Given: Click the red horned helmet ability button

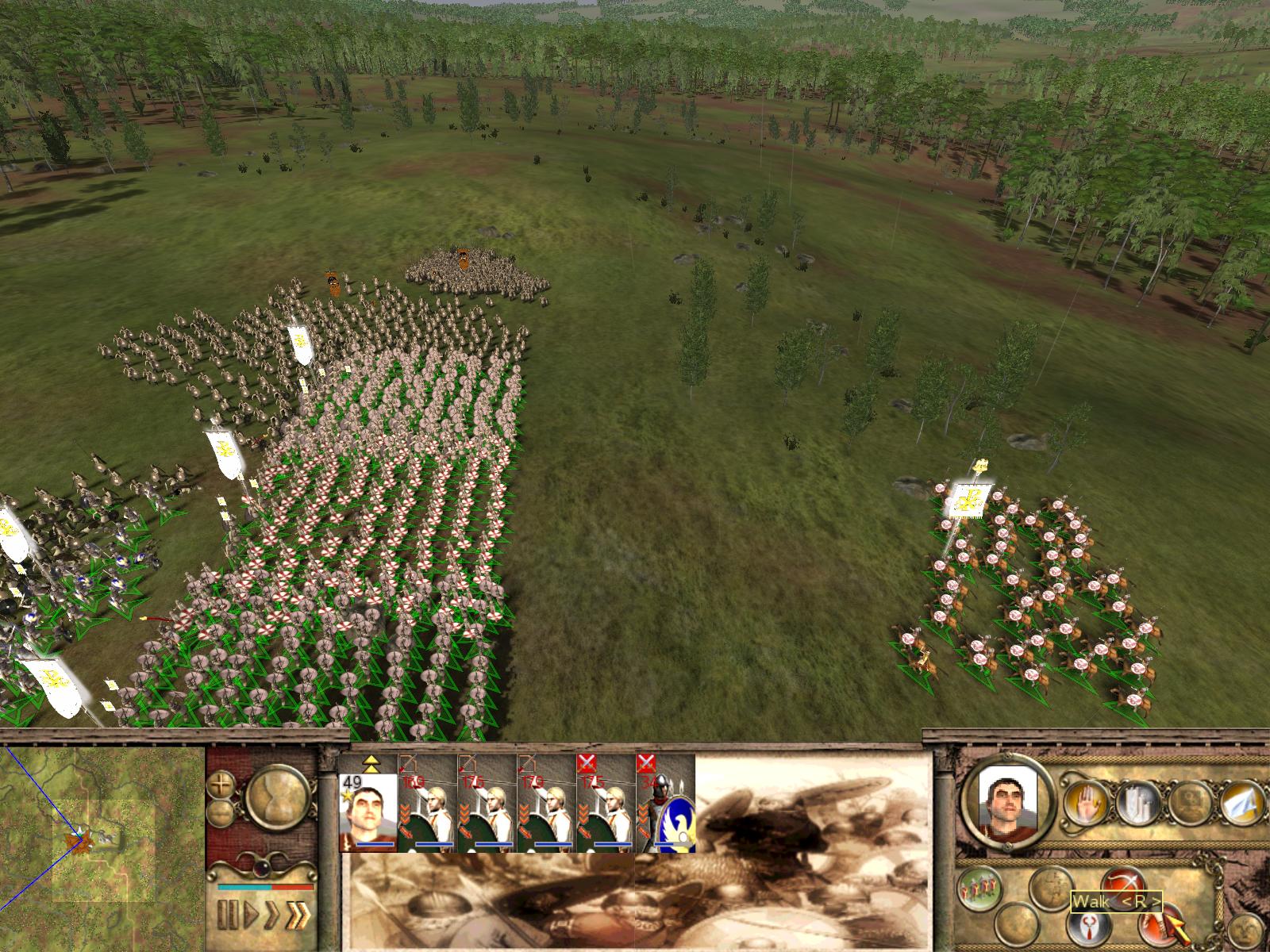Looking at the screenshot, I should pyautogui.click(x=1087, y=925).
